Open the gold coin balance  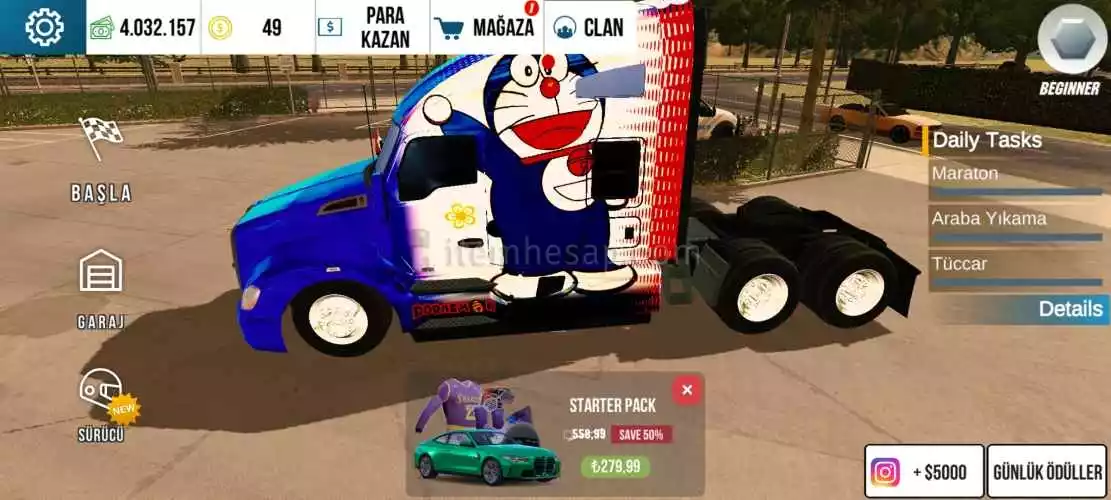[x=257, y=27]
